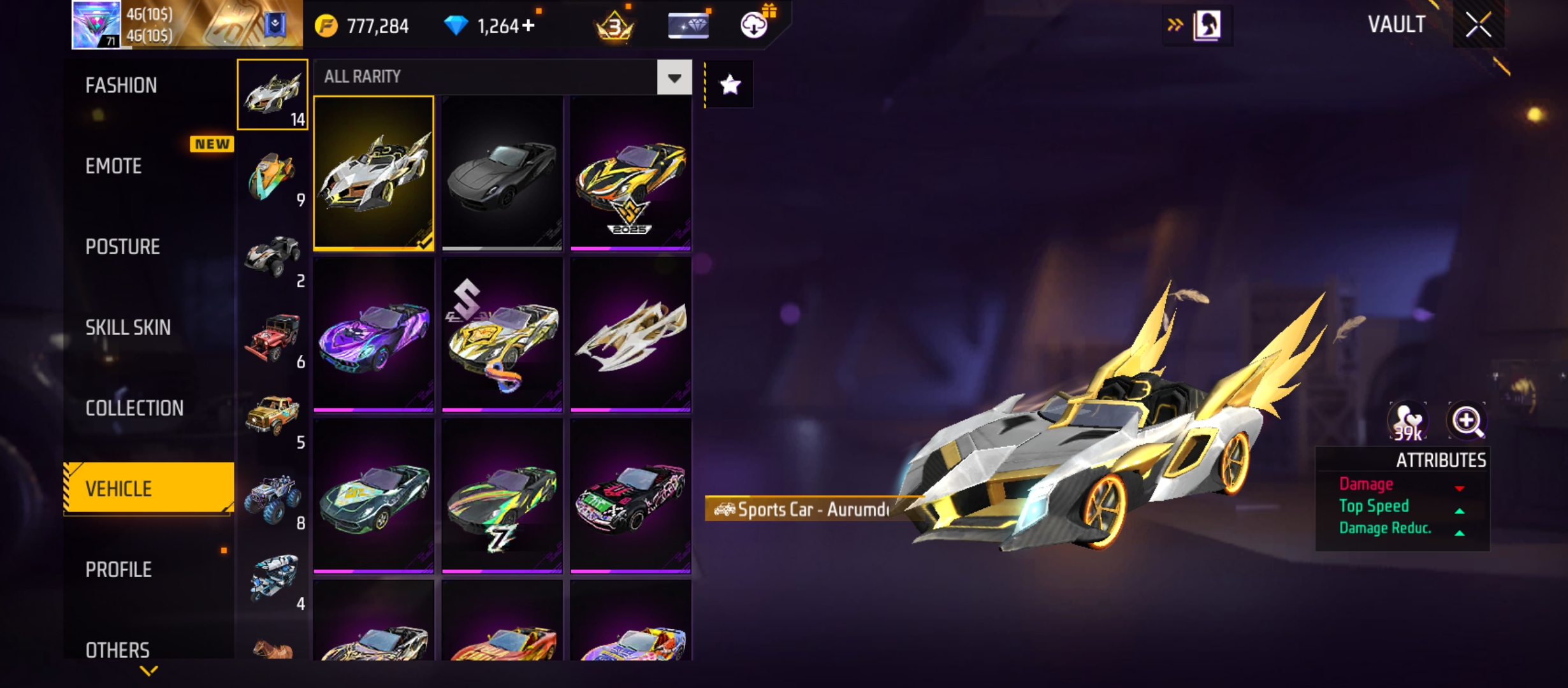Screen dimensions: 1568x688
Task: Switch to the Others category
Action: point(117,650)
